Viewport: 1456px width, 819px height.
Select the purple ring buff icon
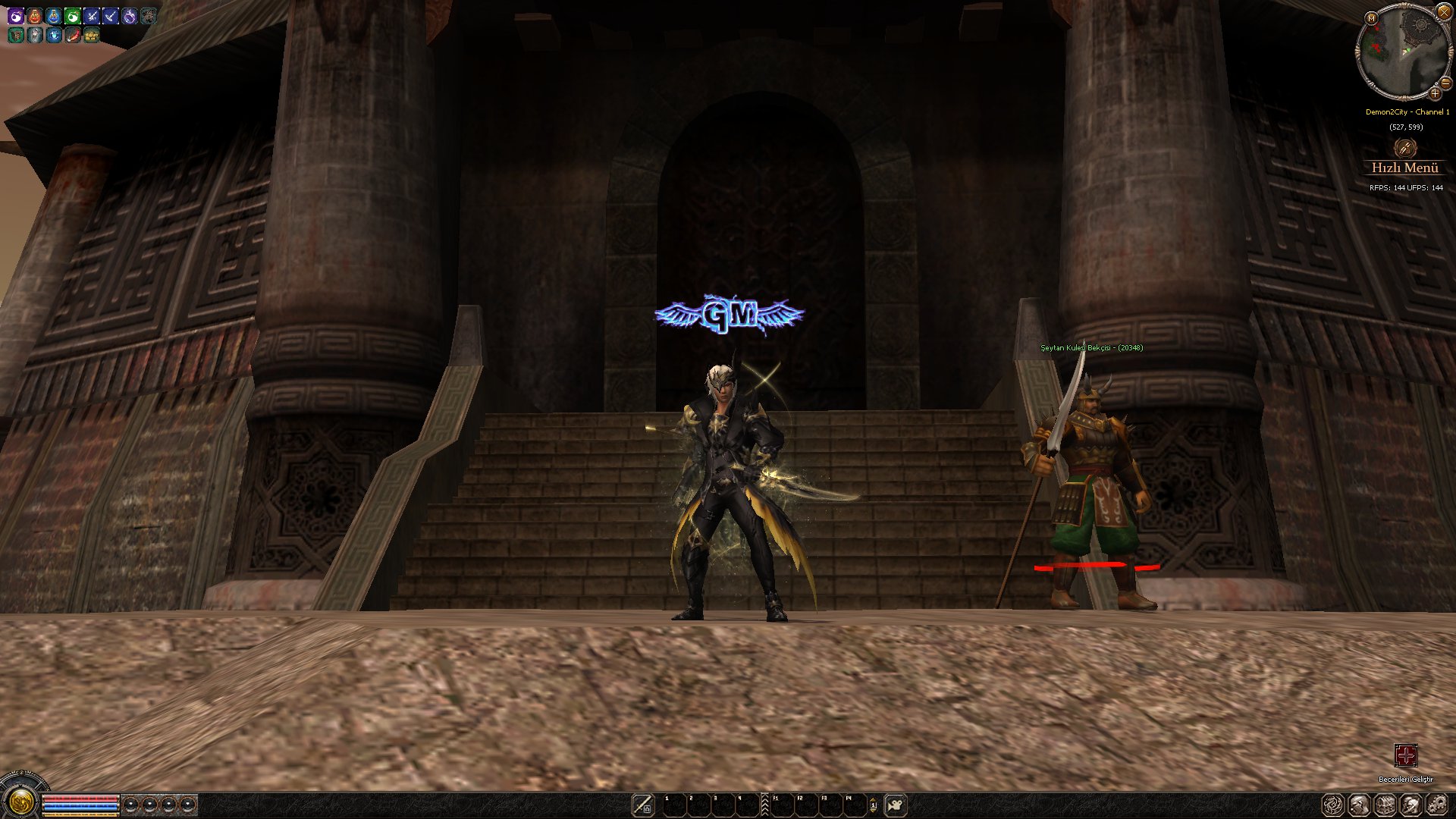coord(130,16)
